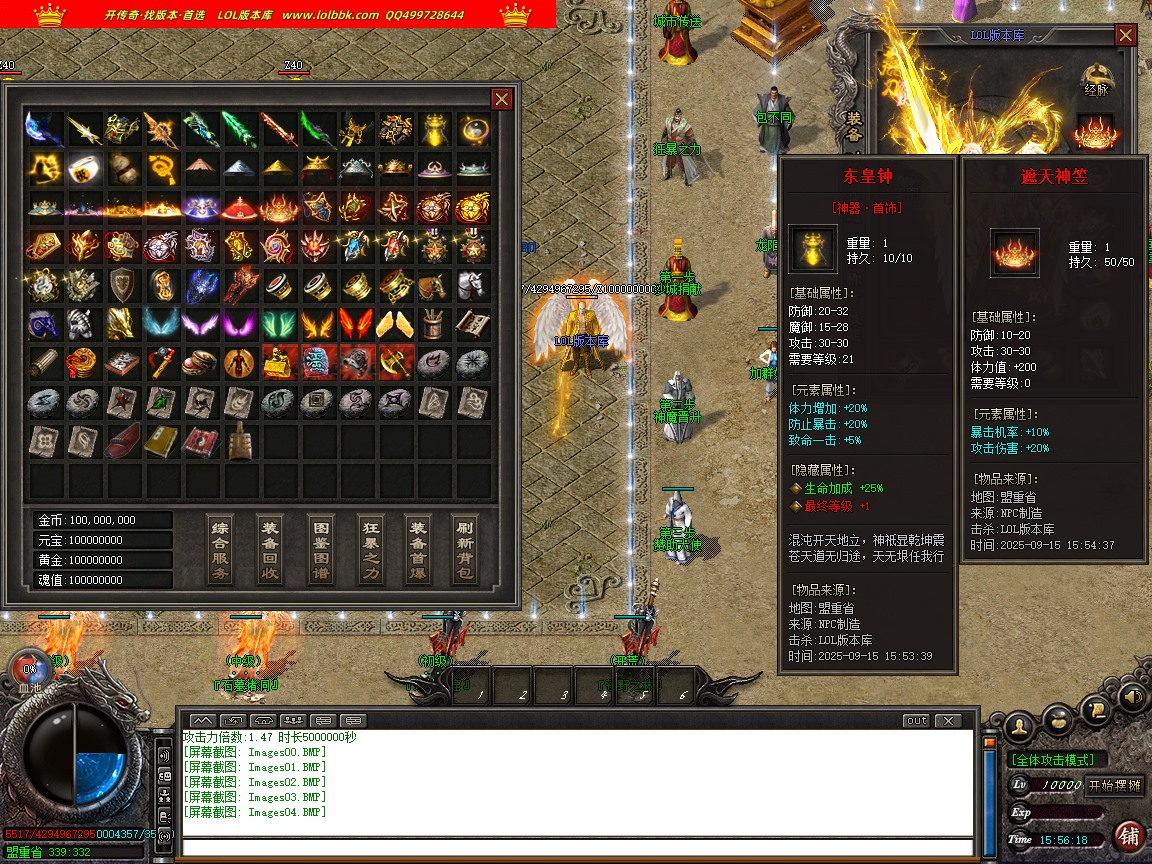The height and width of the screenshot is (864, 1152).
Task: Open the 经脉 meridian icon
Action: pyautogui.click(x=1097, y=77)
